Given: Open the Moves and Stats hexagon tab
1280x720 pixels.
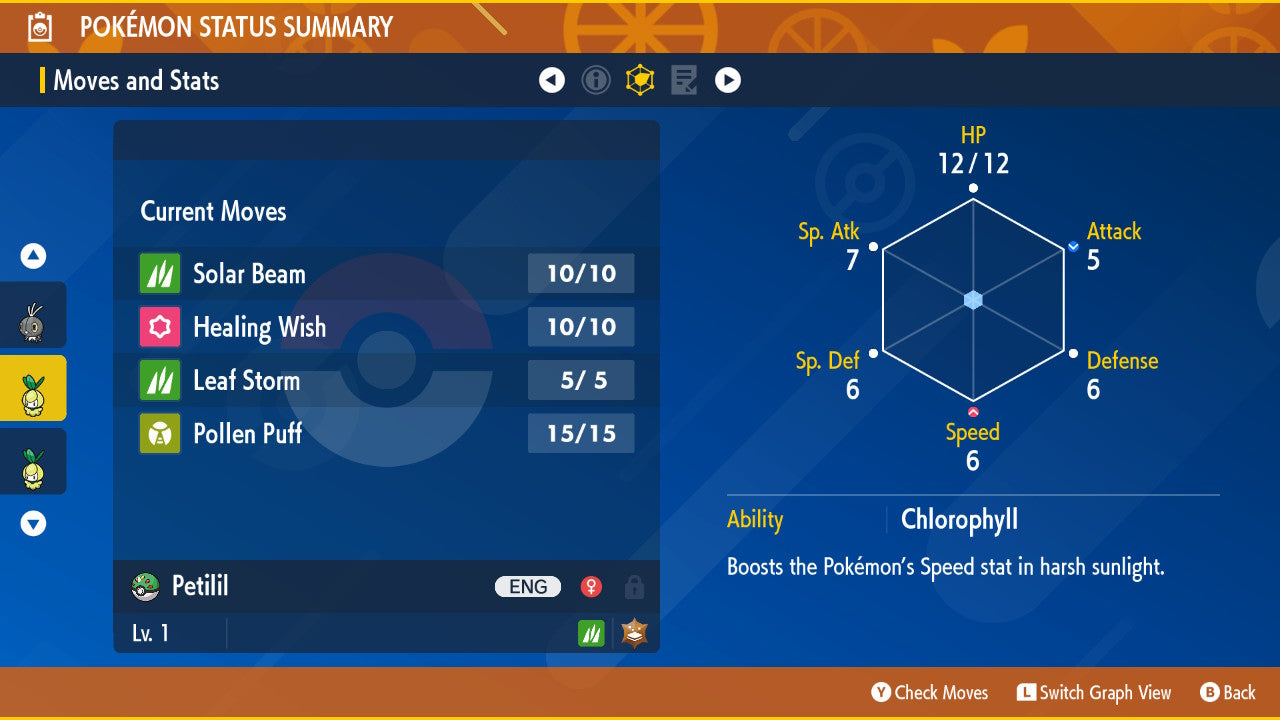Looking at the screenshot, I should tap(640, 80).
